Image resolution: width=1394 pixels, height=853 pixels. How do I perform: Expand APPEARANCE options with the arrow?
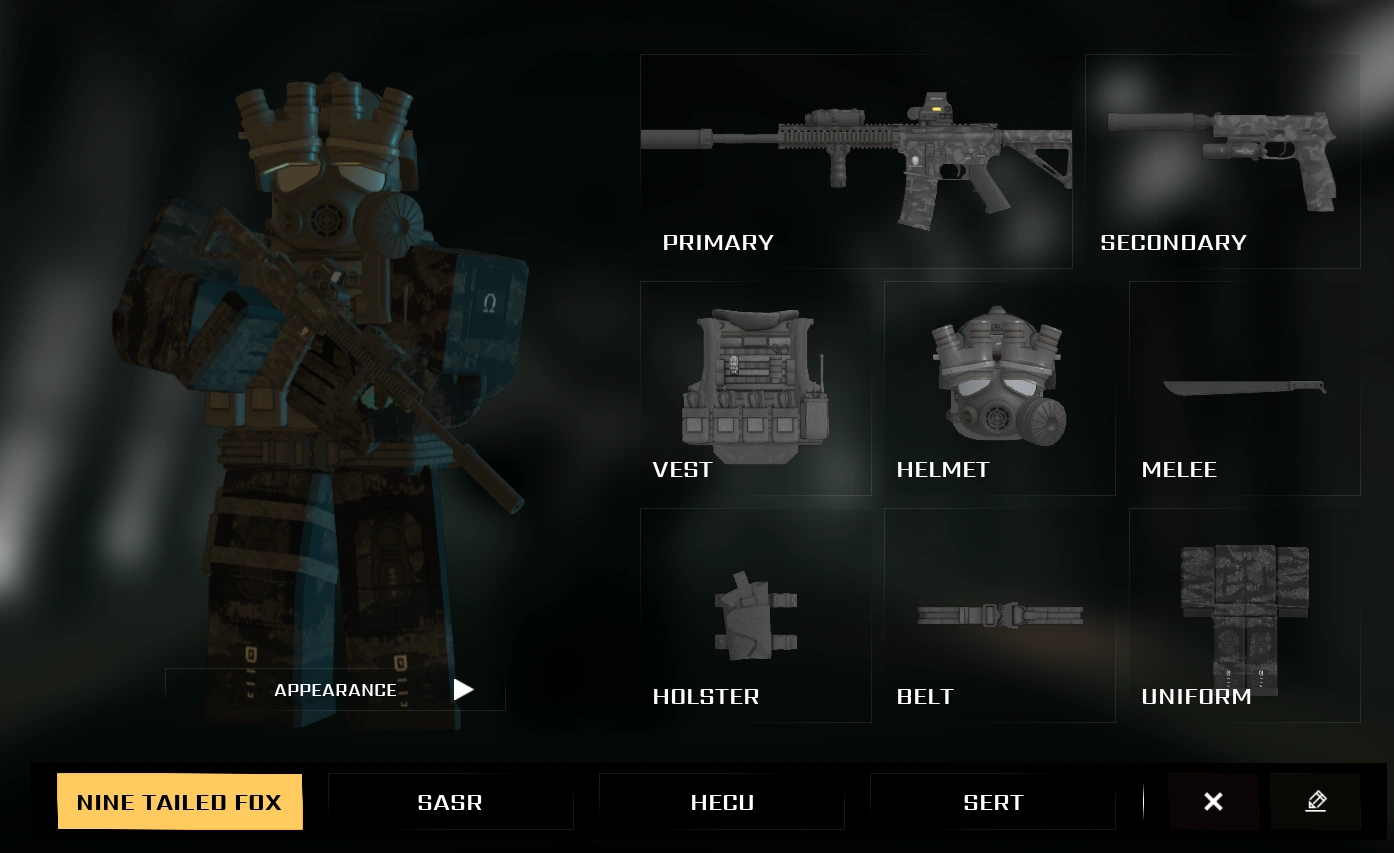pyautogui.click(x=462, y=690)
